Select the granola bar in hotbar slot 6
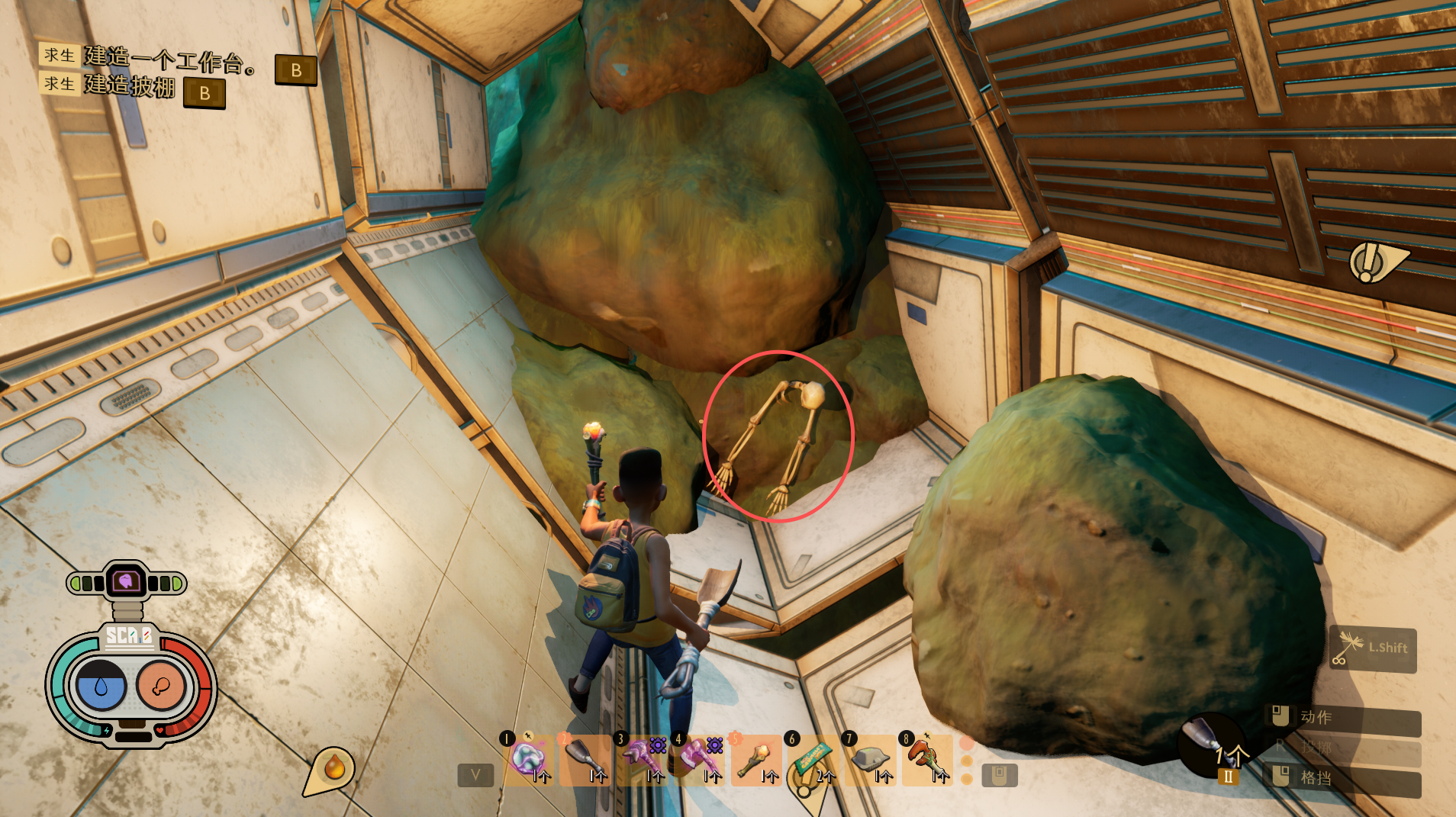The width and height of the screenshot is (1456, 817). pos(813,758)
